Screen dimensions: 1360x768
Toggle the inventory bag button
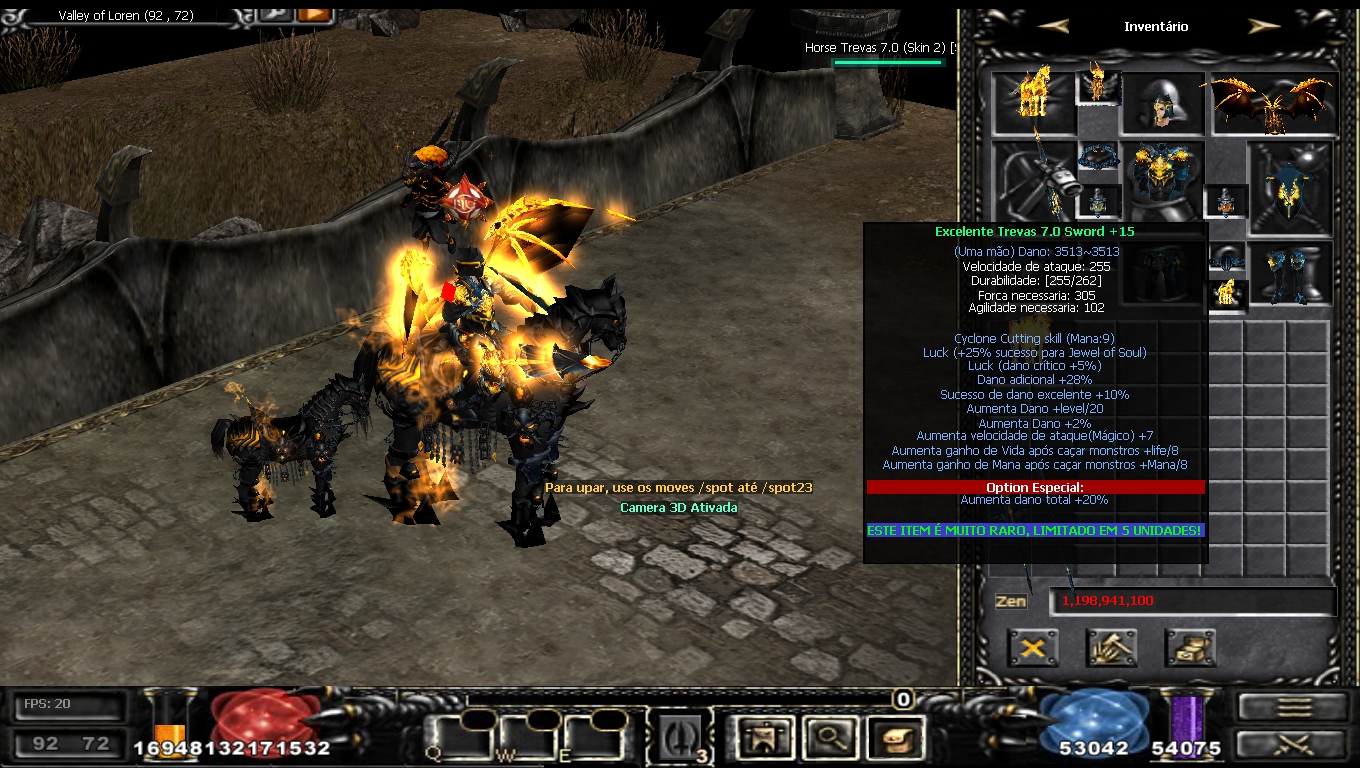(x=894, y=738)
